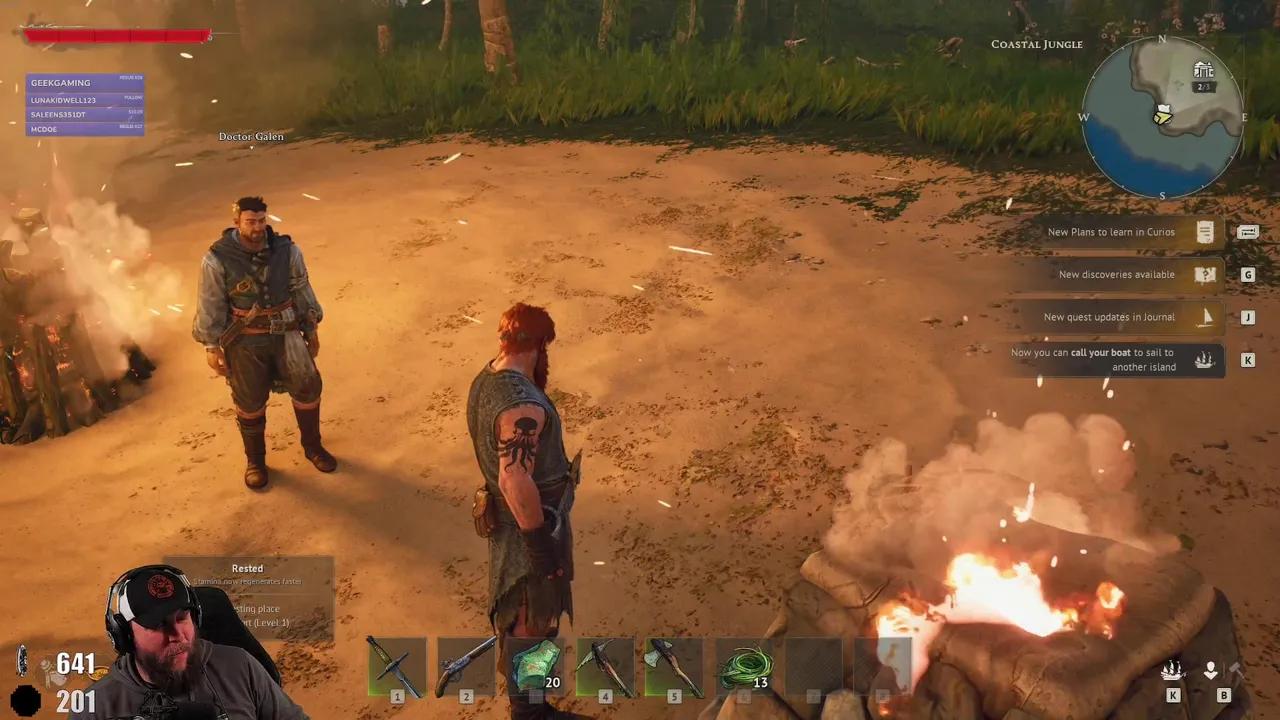The width and height of the screenshot is (1280, 720).
Task: Click the sail icon for Journal quest updates
Action: (1204, 317)
